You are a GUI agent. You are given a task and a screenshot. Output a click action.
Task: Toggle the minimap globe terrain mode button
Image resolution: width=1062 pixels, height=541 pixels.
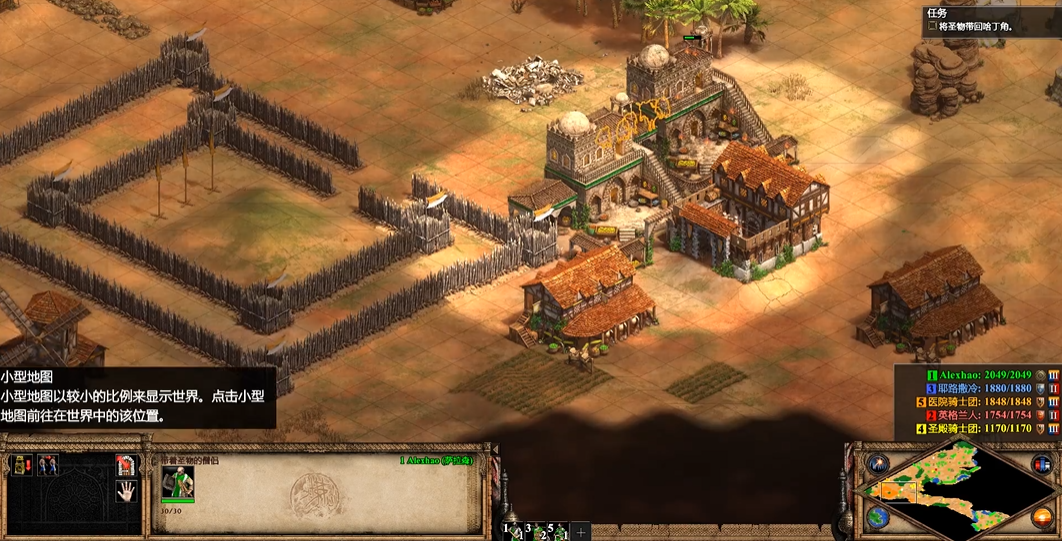878,517
